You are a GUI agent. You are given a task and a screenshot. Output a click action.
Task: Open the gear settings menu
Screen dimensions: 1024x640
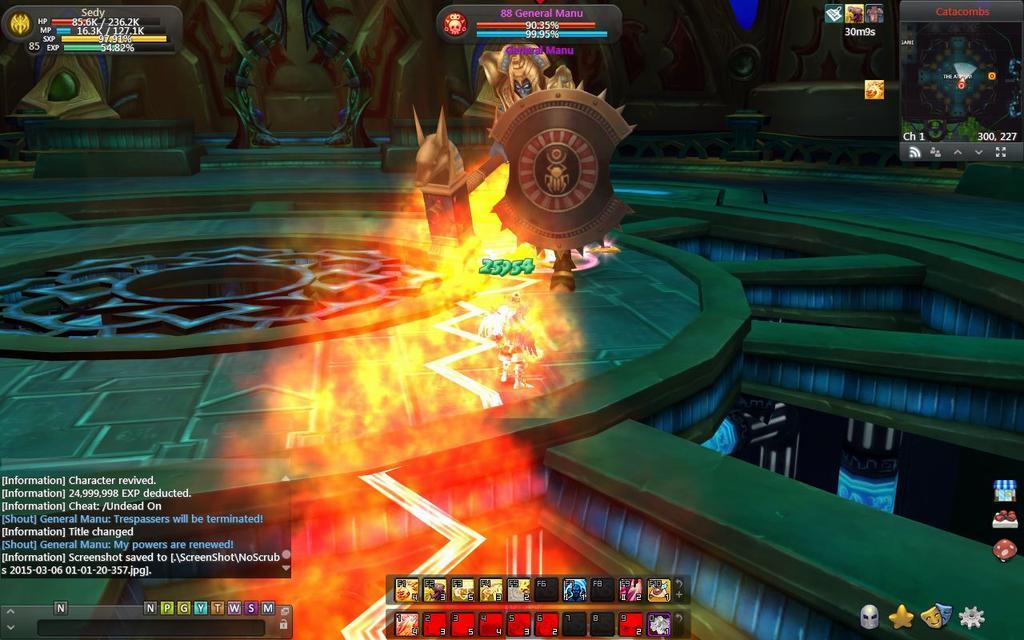[x=971, y=617]
